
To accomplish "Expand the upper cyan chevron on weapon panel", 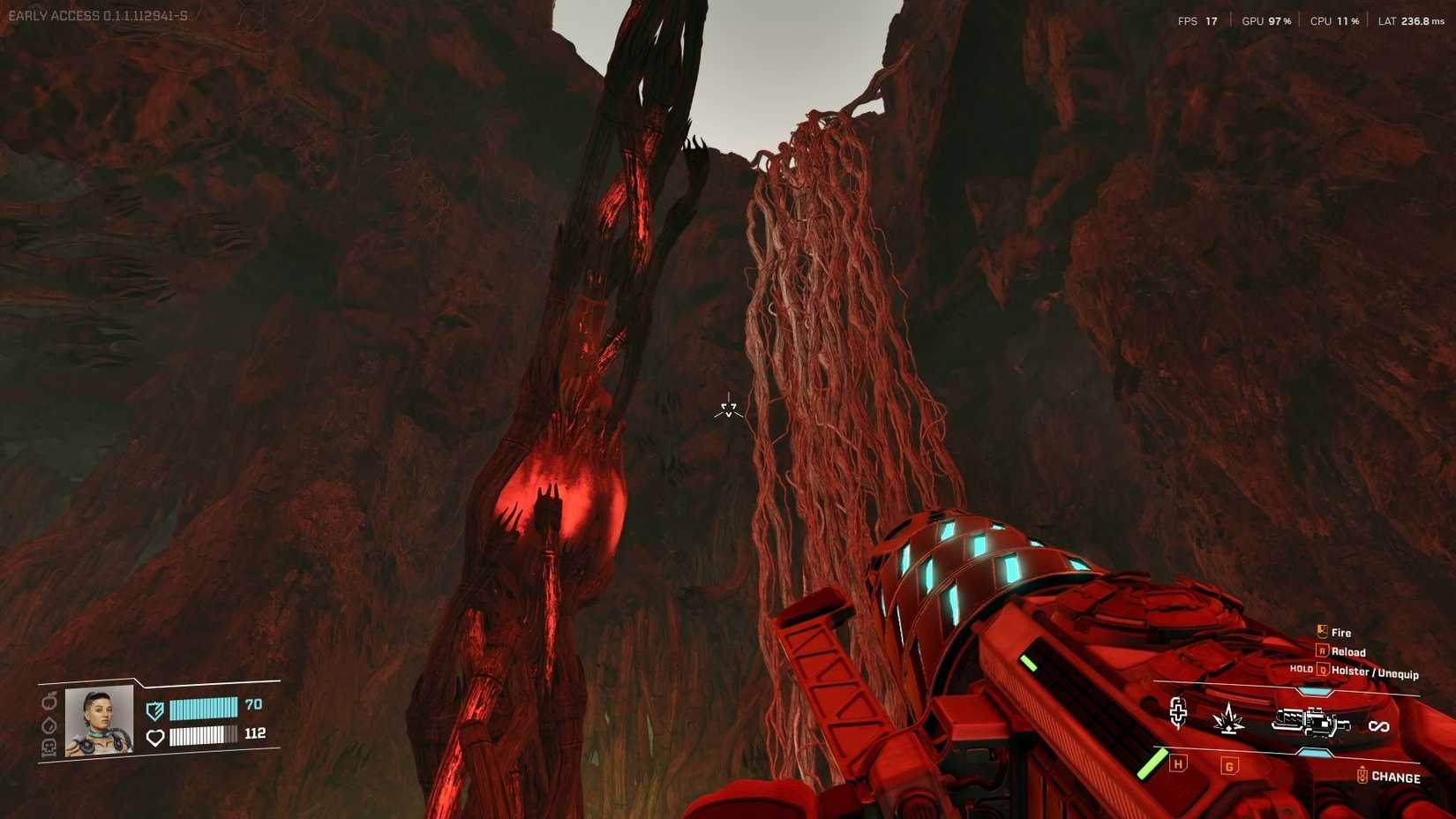I will pos(1313,690).
